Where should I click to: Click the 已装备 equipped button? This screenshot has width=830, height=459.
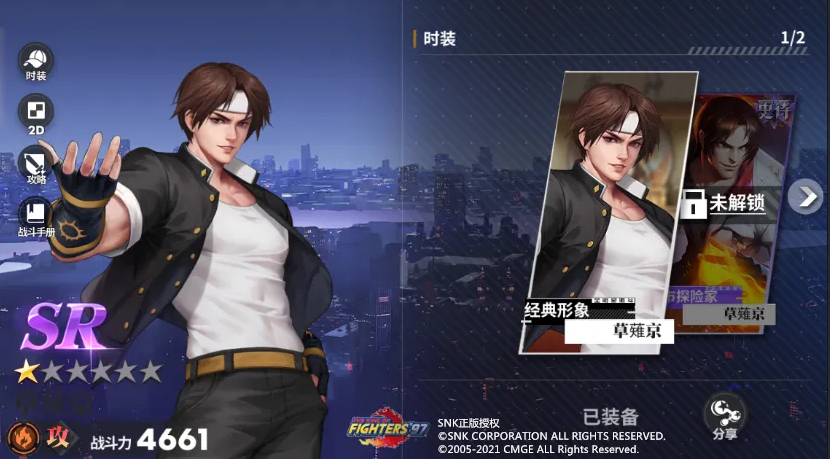point(611,417)
